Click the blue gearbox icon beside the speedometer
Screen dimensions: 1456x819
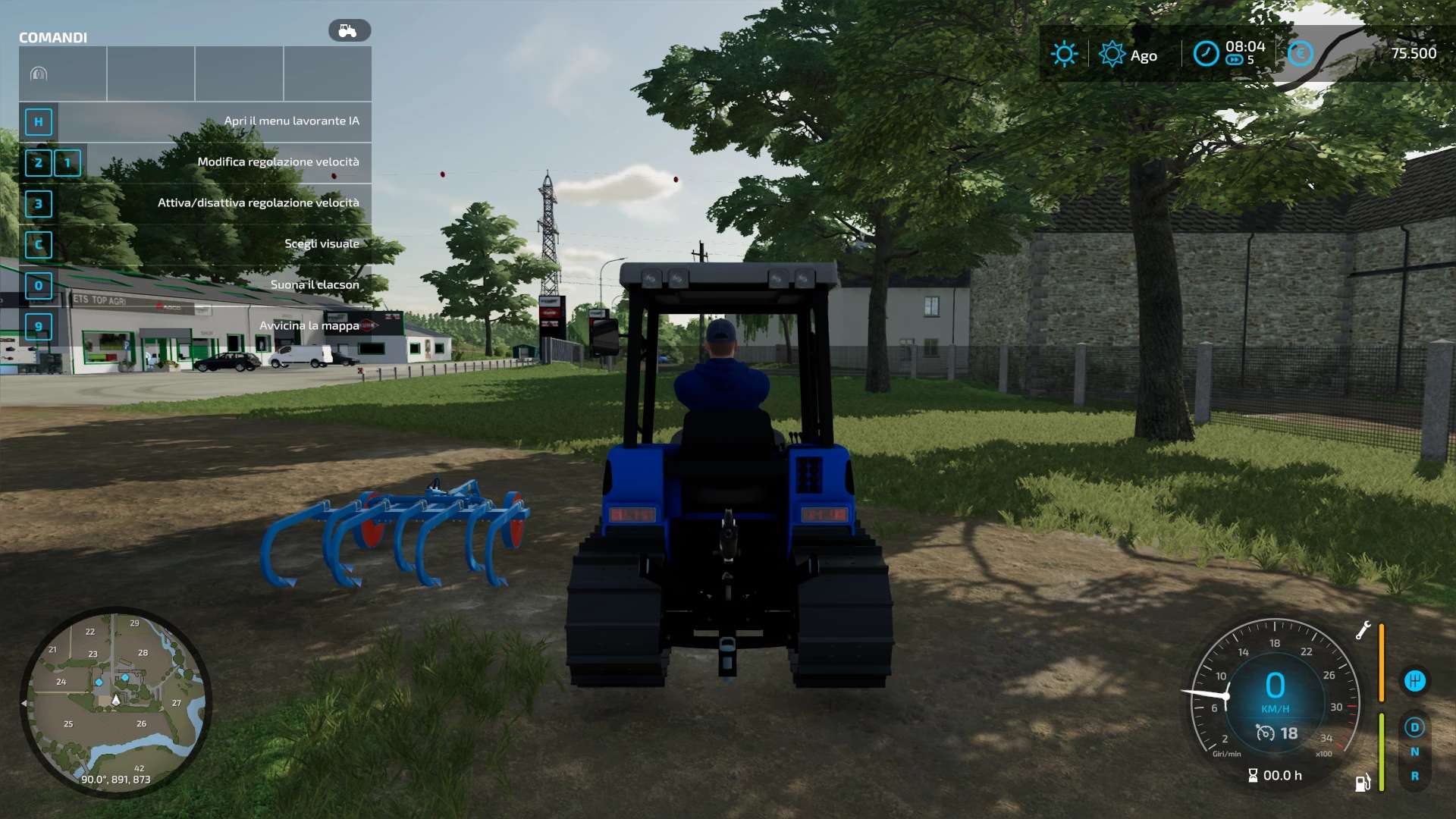coord(1414,681)
